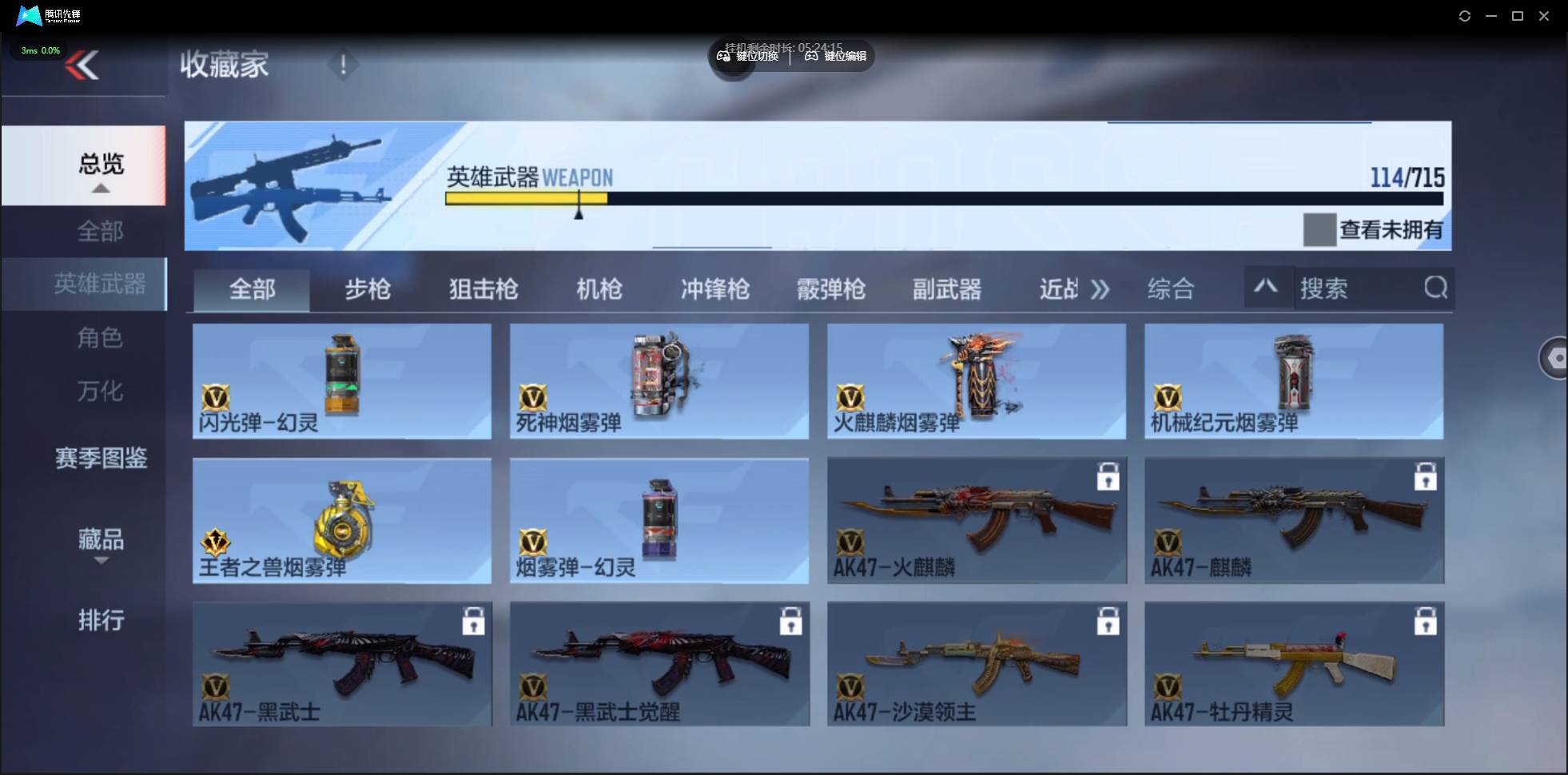Toggle the lock on AK47-黑武士

coord(474,621)
